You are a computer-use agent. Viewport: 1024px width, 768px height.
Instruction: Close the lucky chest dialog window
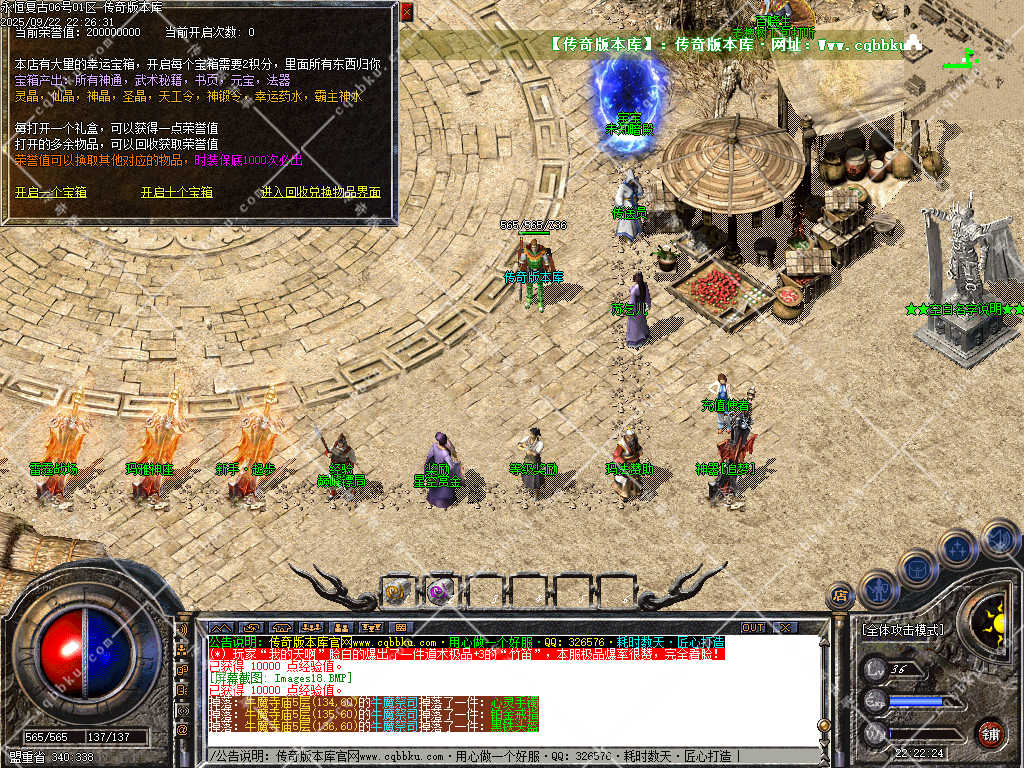pyautogui.click(x=406, y=12)
